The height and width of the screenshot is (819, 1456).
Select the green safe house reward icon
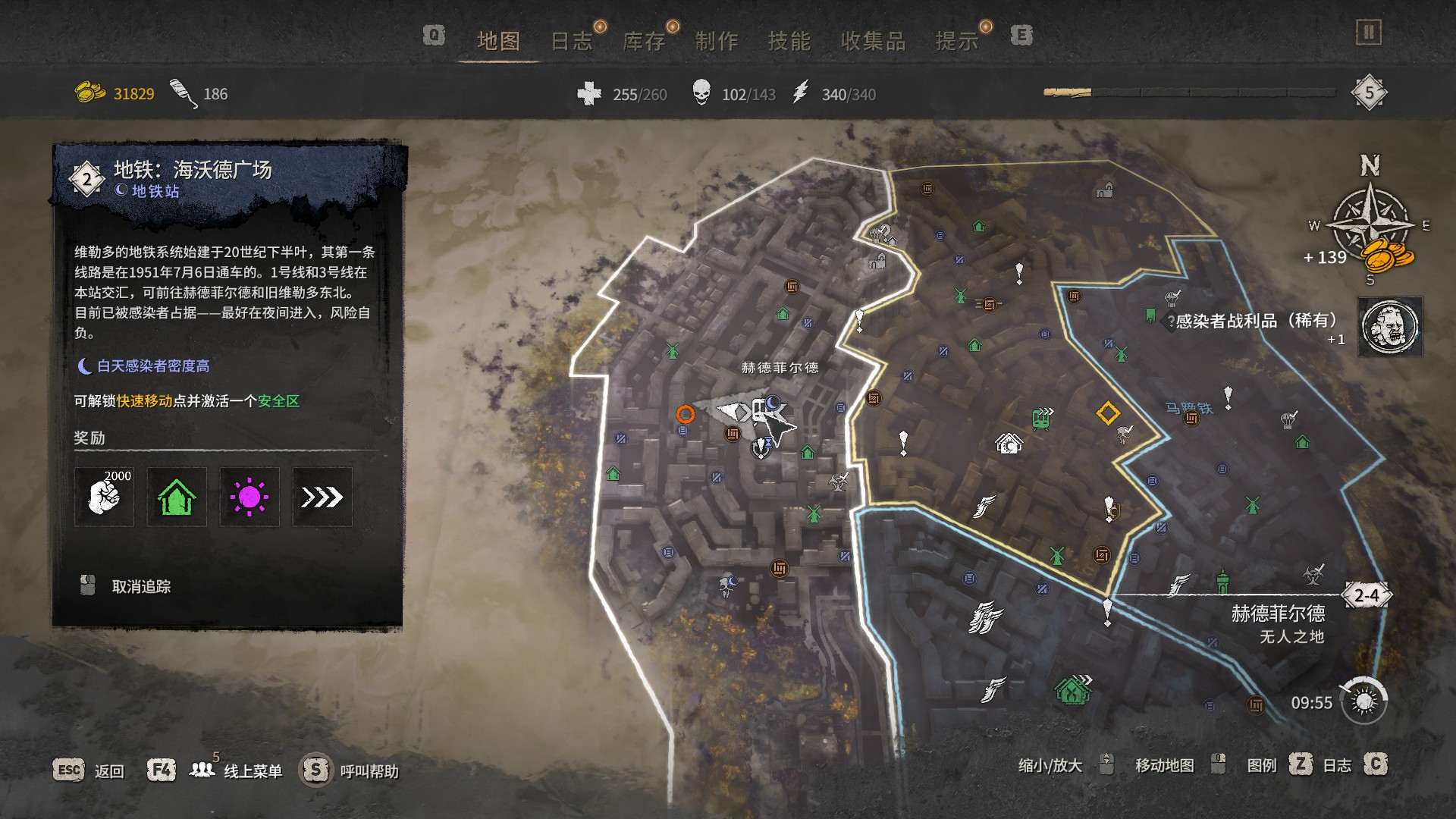click(177, 497)
